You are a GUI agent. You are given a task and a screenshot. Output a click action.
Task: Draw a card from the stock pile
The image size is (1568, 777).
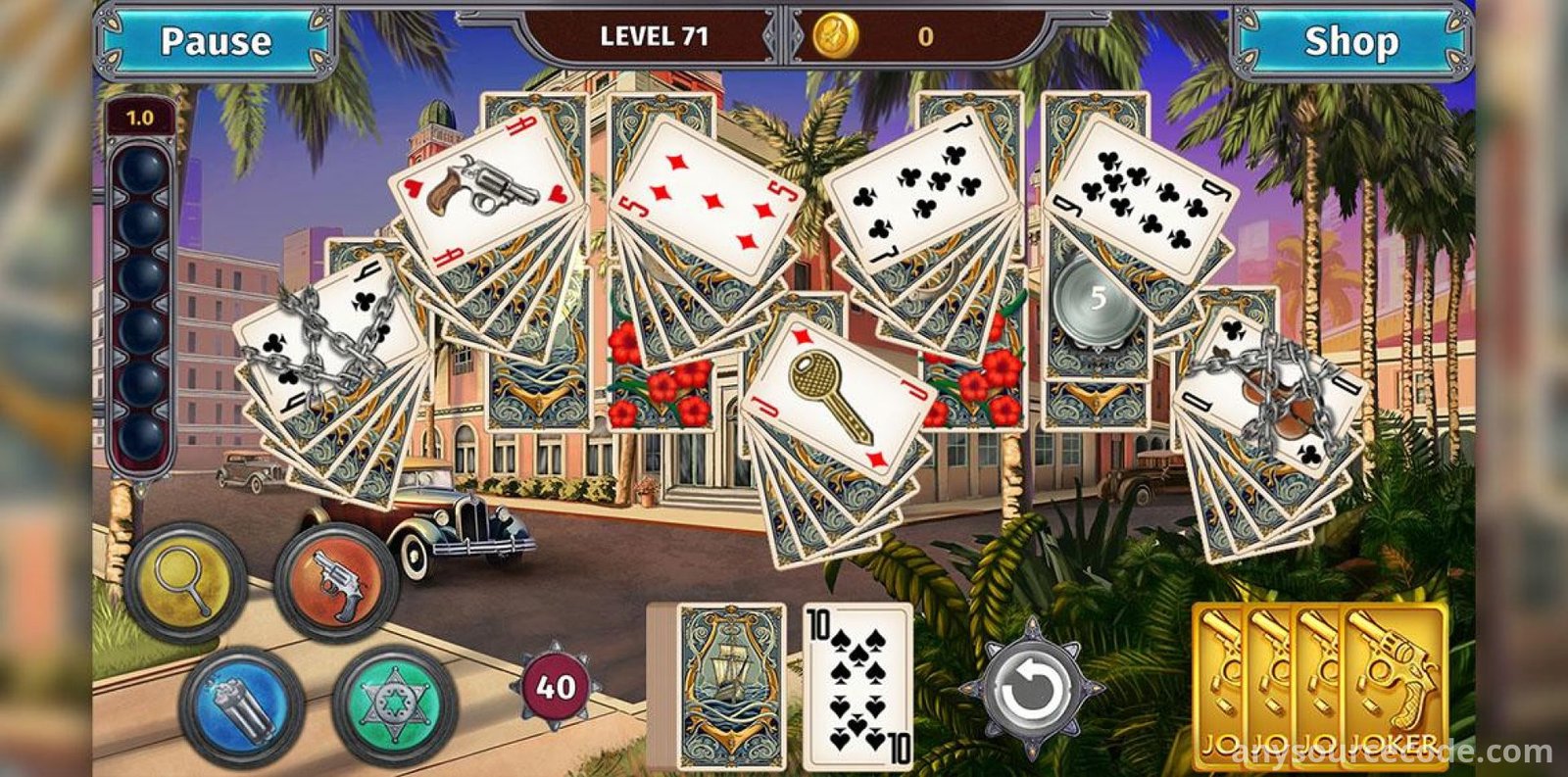pyautogui.click(x=730, y=684)
